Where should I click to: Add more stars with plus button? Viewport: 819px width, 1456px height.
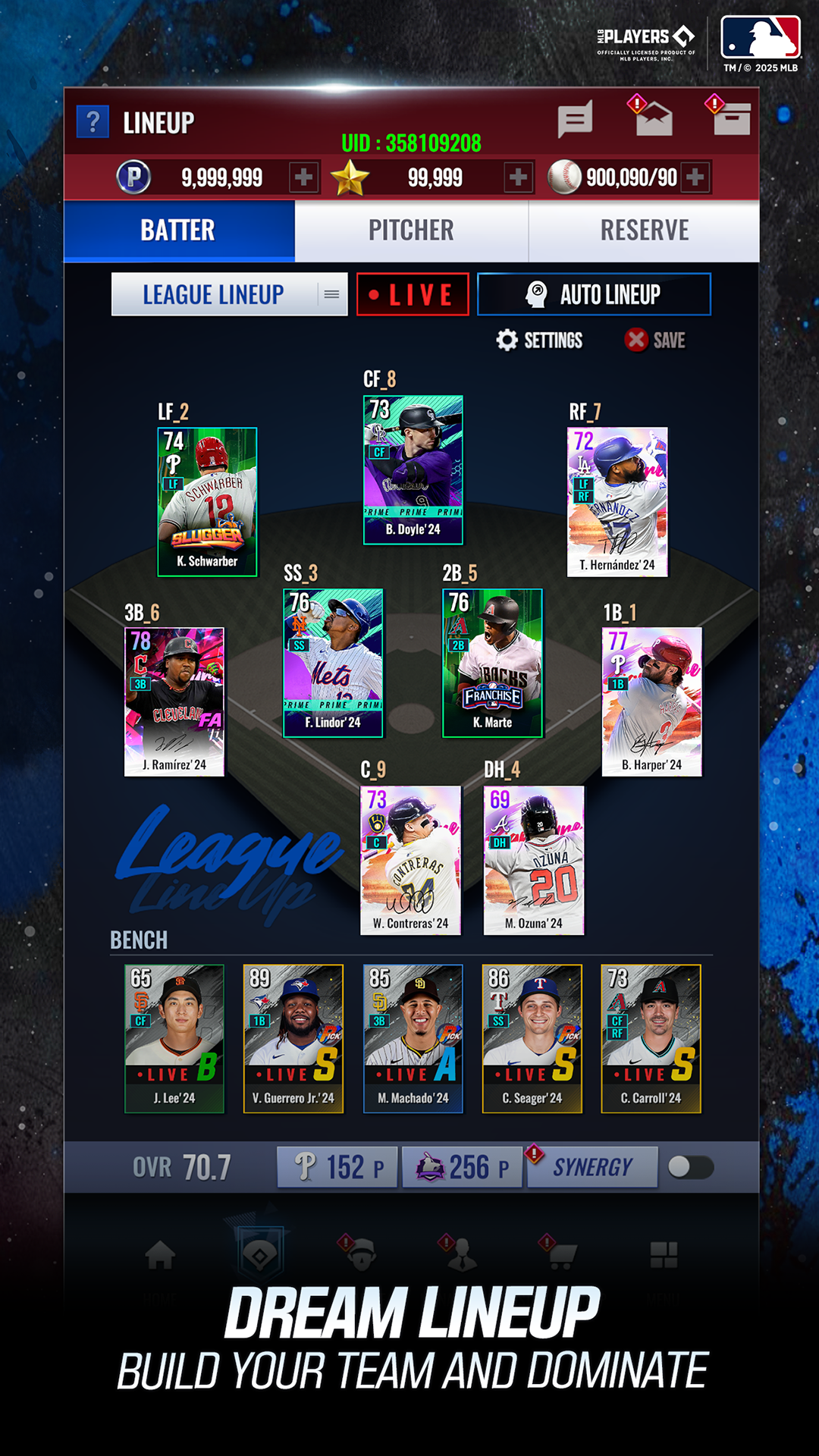(519, 177)
